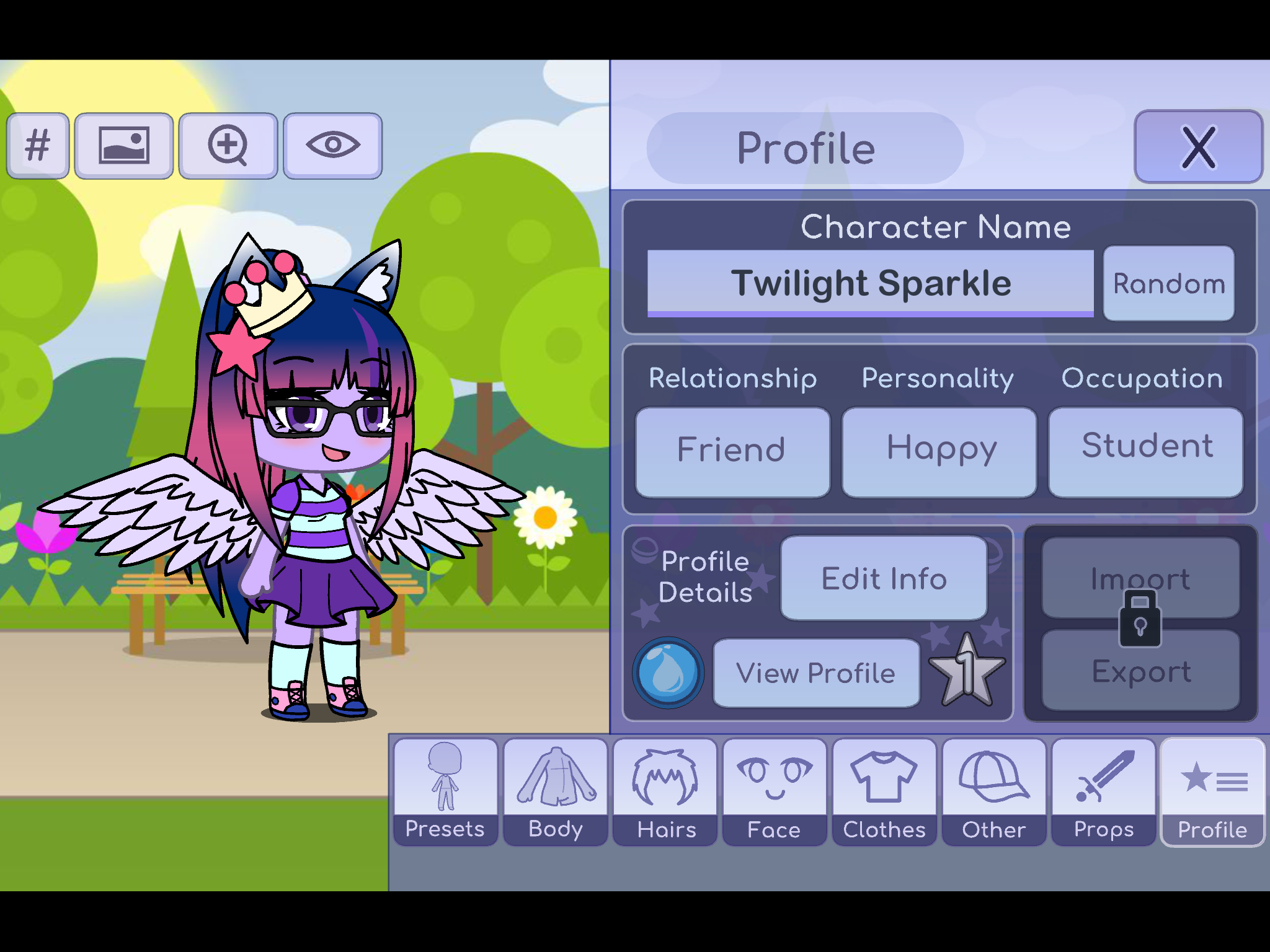Image resolution: width=1270 pixels, height=952 pixels.
Task: Select the Face editing icon
Action: (x=774, y=776)
